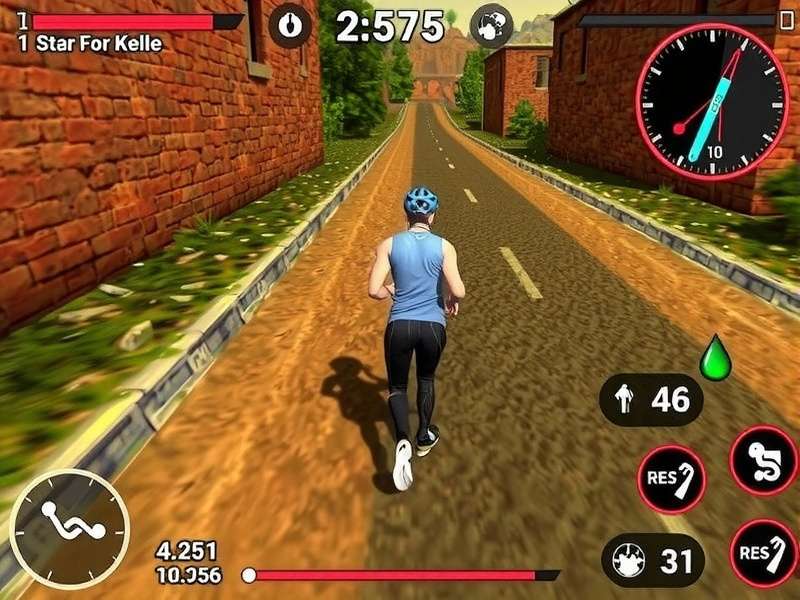Click the round speedometer dial

[712, 101]
